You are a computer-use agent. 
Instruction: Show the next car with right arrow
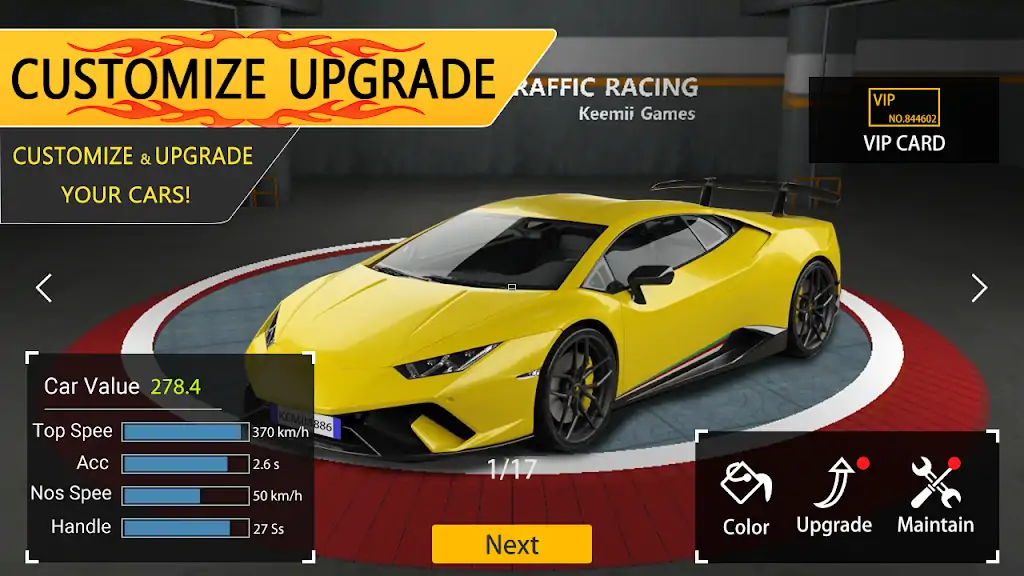click(x=979, y=288)
